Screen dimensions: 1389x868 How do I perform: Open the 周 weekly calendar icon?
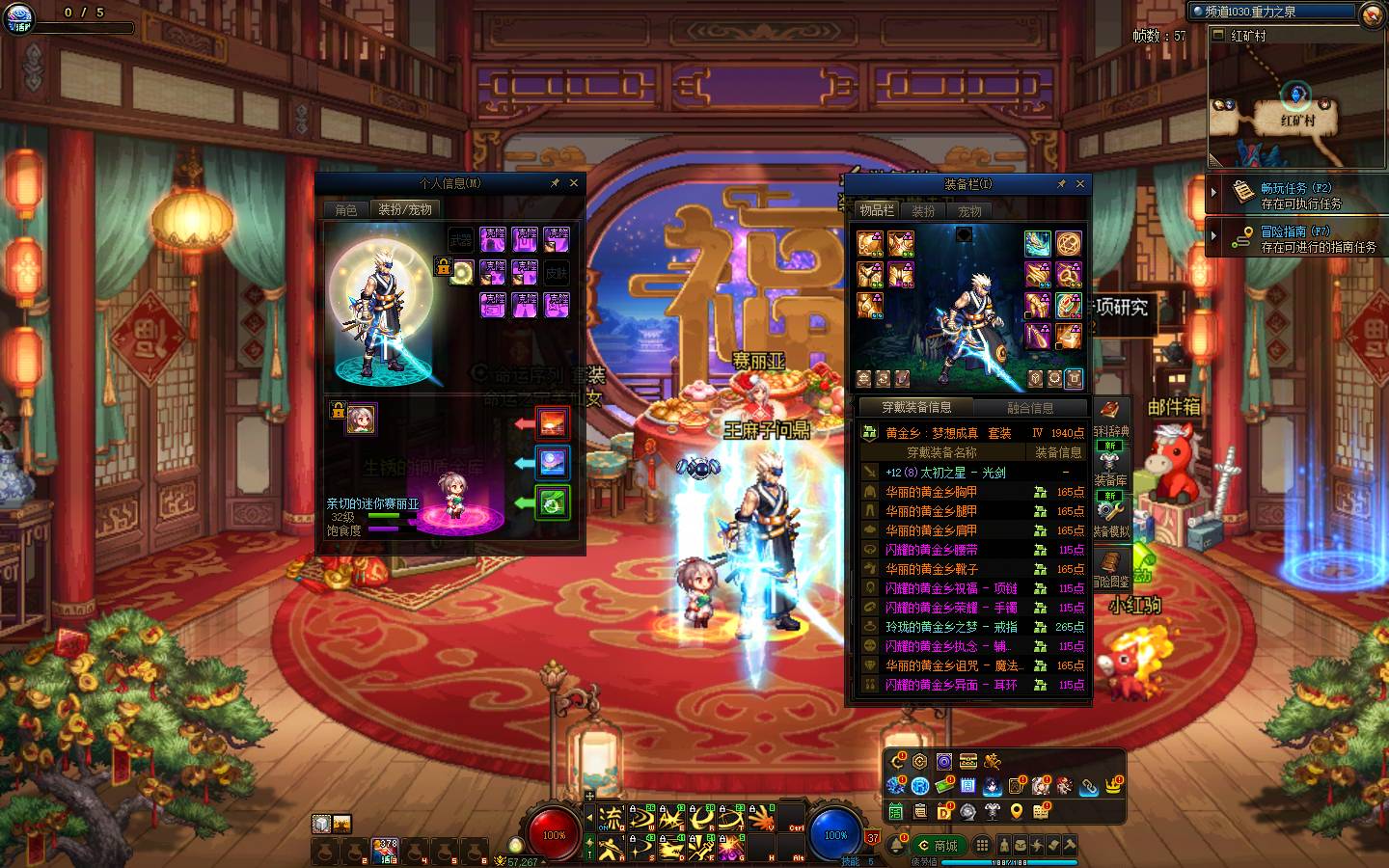pyautogui.click(x=968, y=786)
